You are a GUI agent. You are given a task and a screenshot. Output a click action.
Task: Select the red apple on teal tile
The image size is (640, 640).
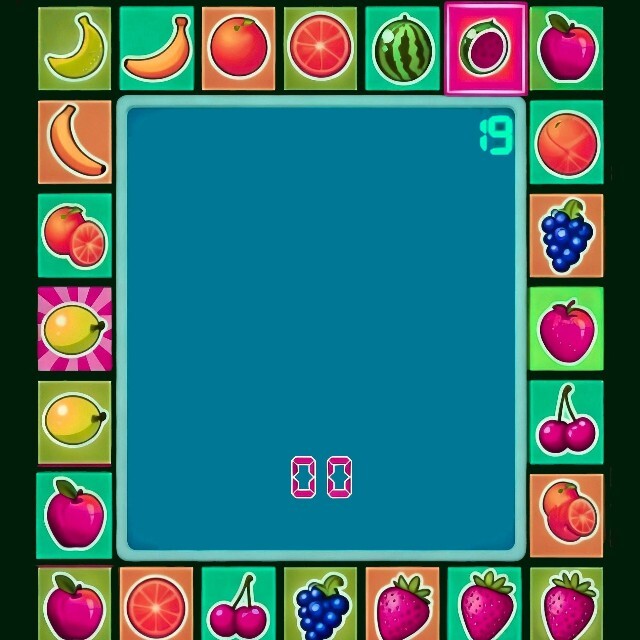[75, 515]
